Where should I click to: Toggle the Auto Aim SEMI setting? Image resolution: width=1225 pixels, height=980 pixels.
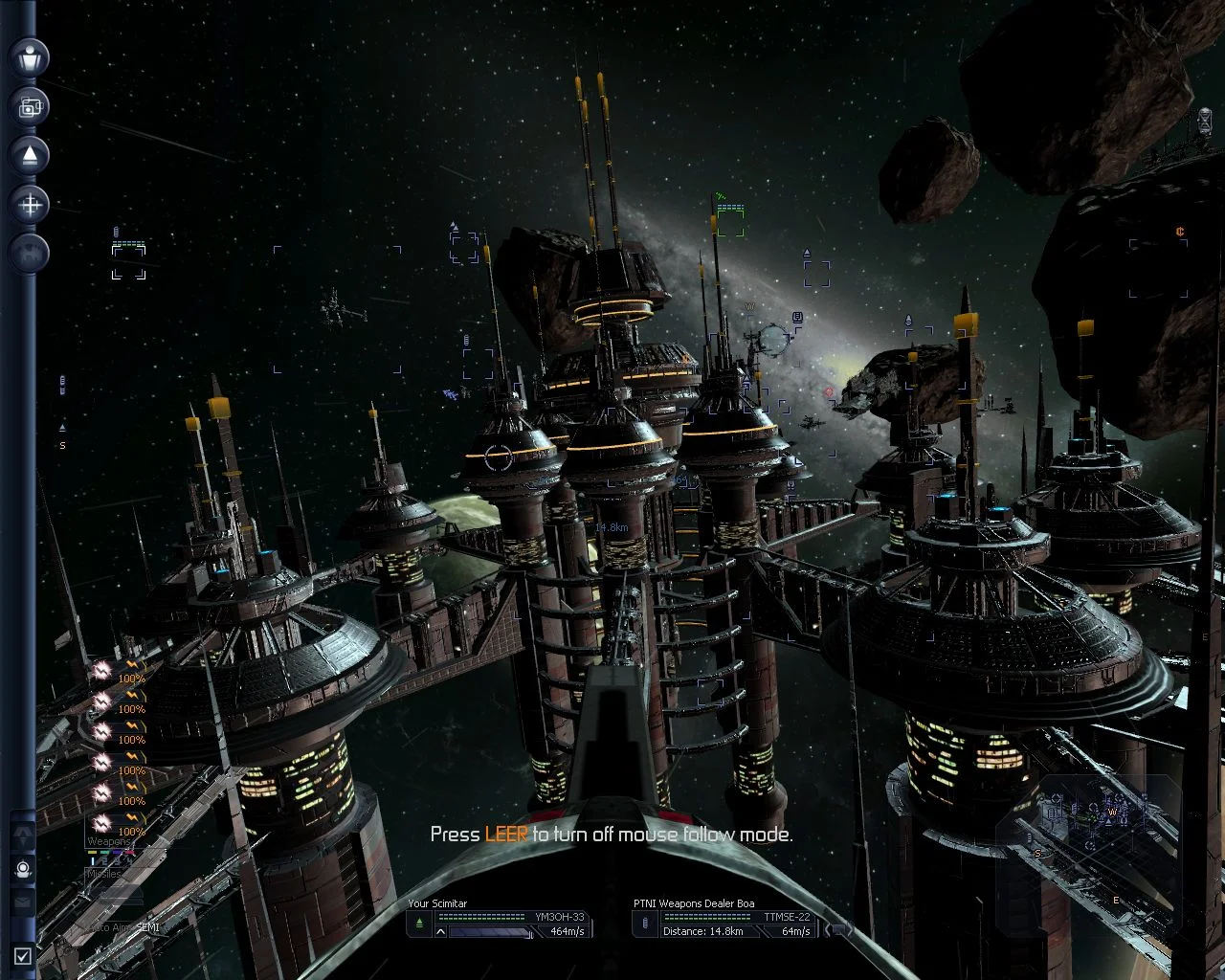pyautogui.click(x=122, y=927)
